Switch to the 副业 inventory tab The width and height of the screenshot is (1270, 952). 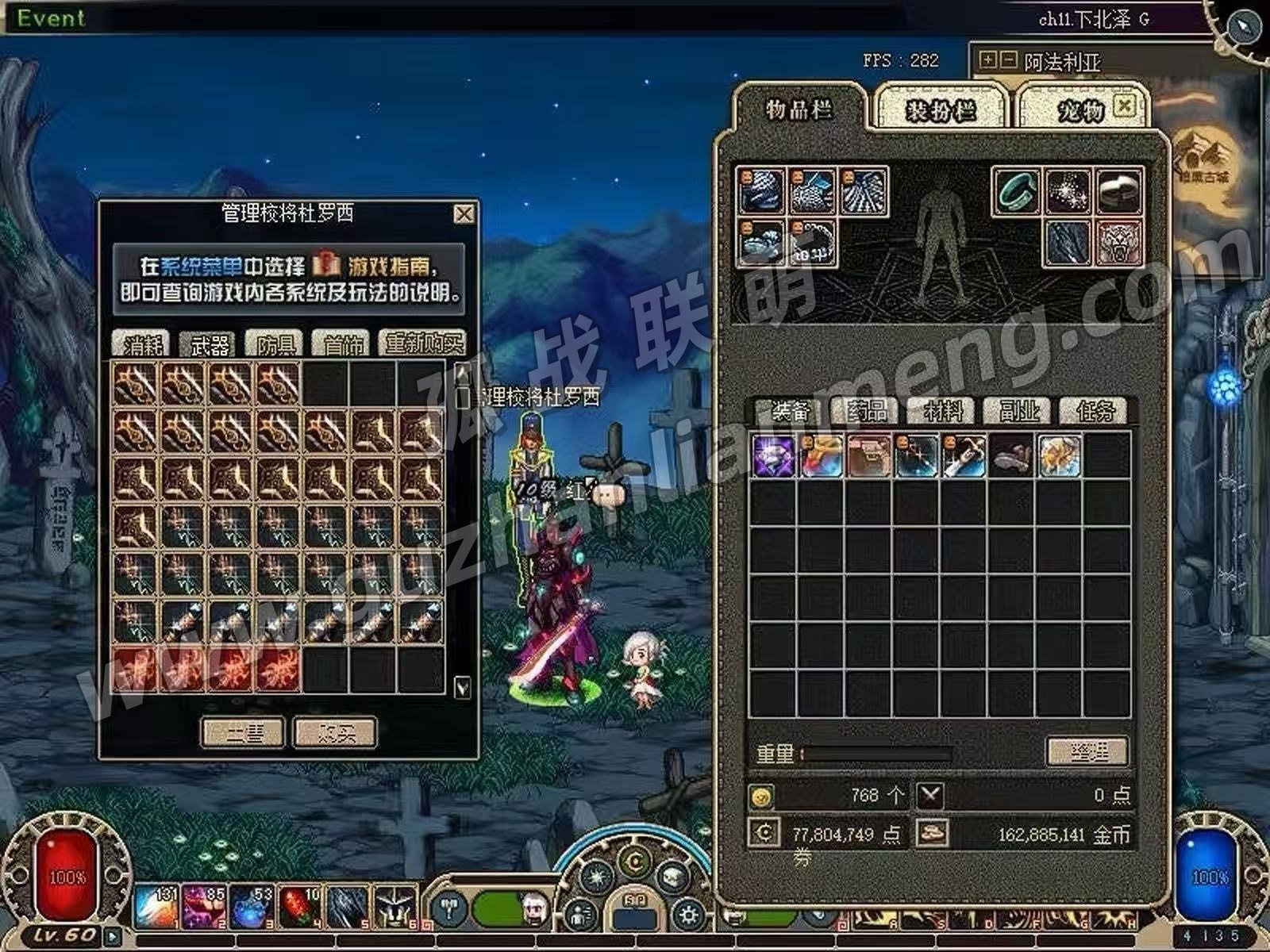[1019, 411]
